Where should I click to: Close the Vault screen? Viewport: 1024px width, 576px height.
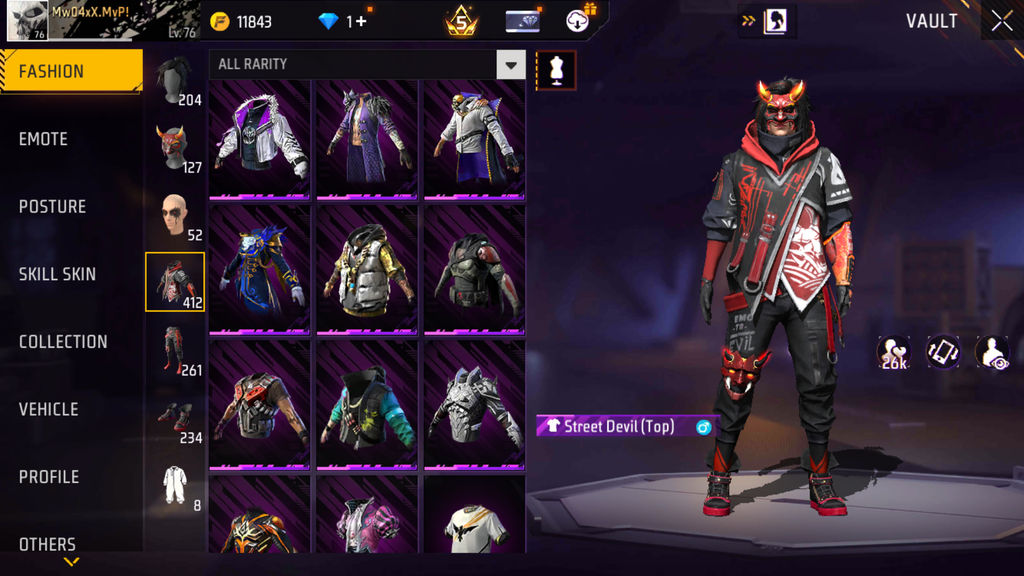pos(1002,21)
